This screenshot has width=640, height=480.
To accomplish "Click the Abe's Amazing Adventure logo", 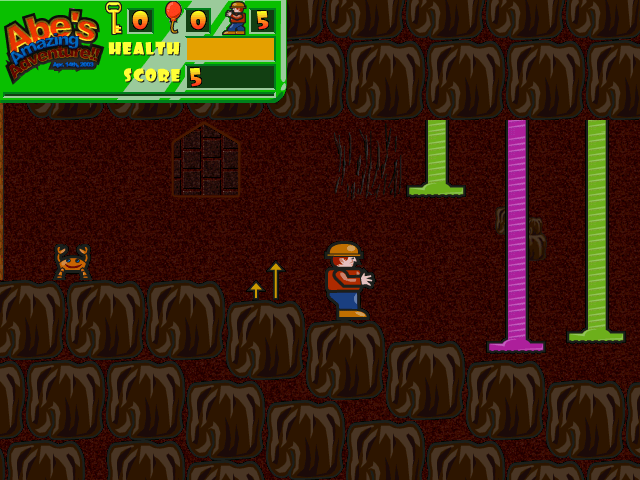I will (x=52, y=47).
